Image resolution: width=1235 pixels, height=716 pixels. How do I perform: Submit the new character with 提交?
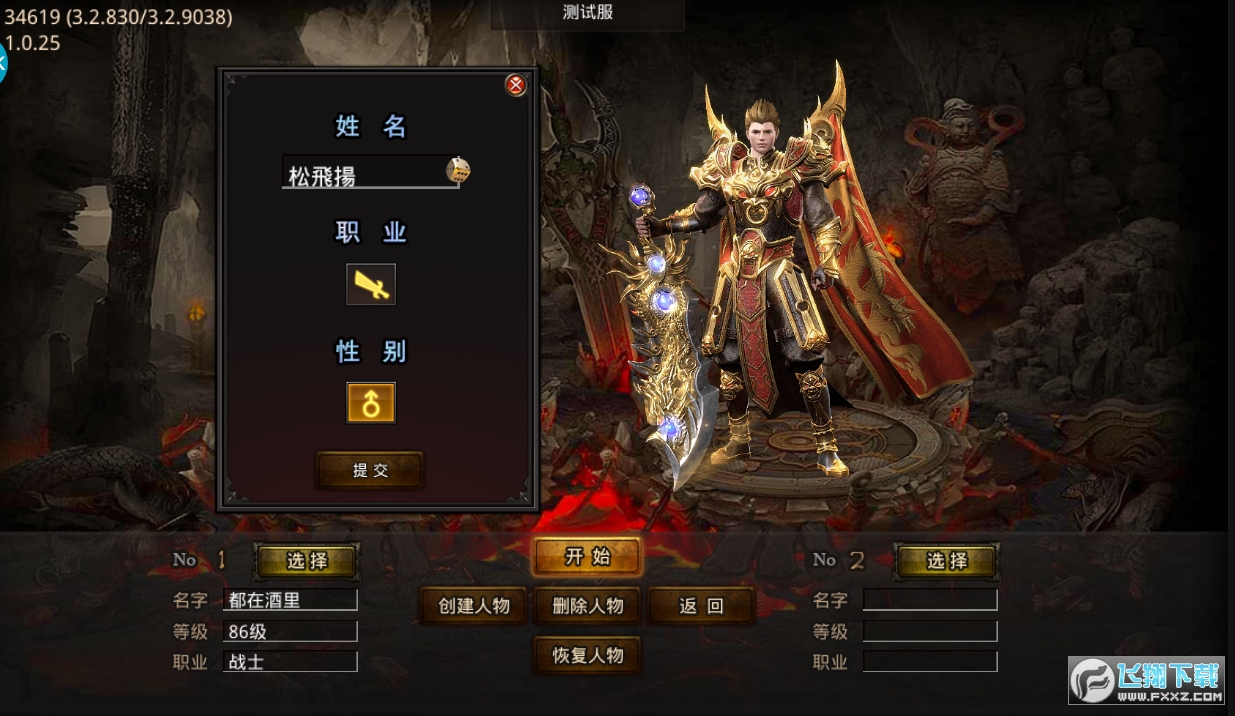(370, 470)
